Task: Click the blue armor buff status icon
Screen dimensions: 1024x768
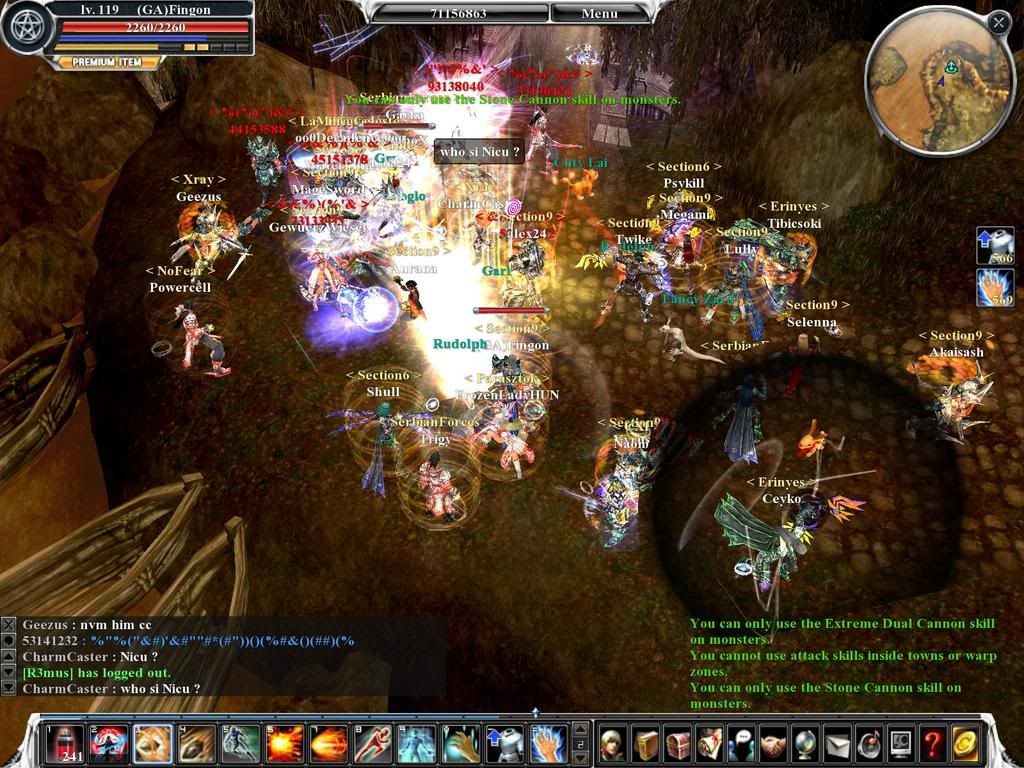Action: point(994,245)
